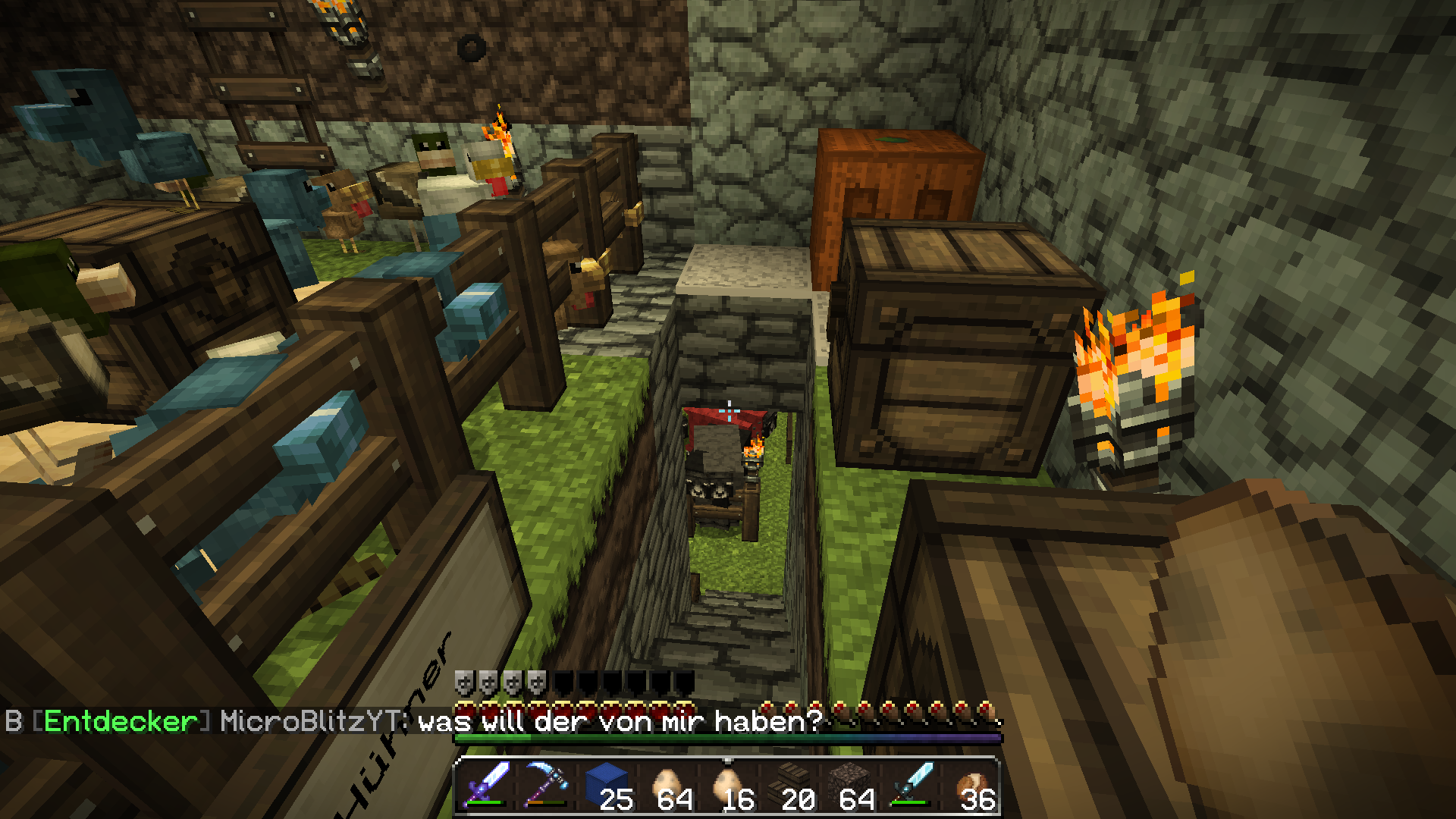This screenshot has width=1456, height=819.
Task: Select the enchanted purple sword slot
Action: tap(487, 786)
